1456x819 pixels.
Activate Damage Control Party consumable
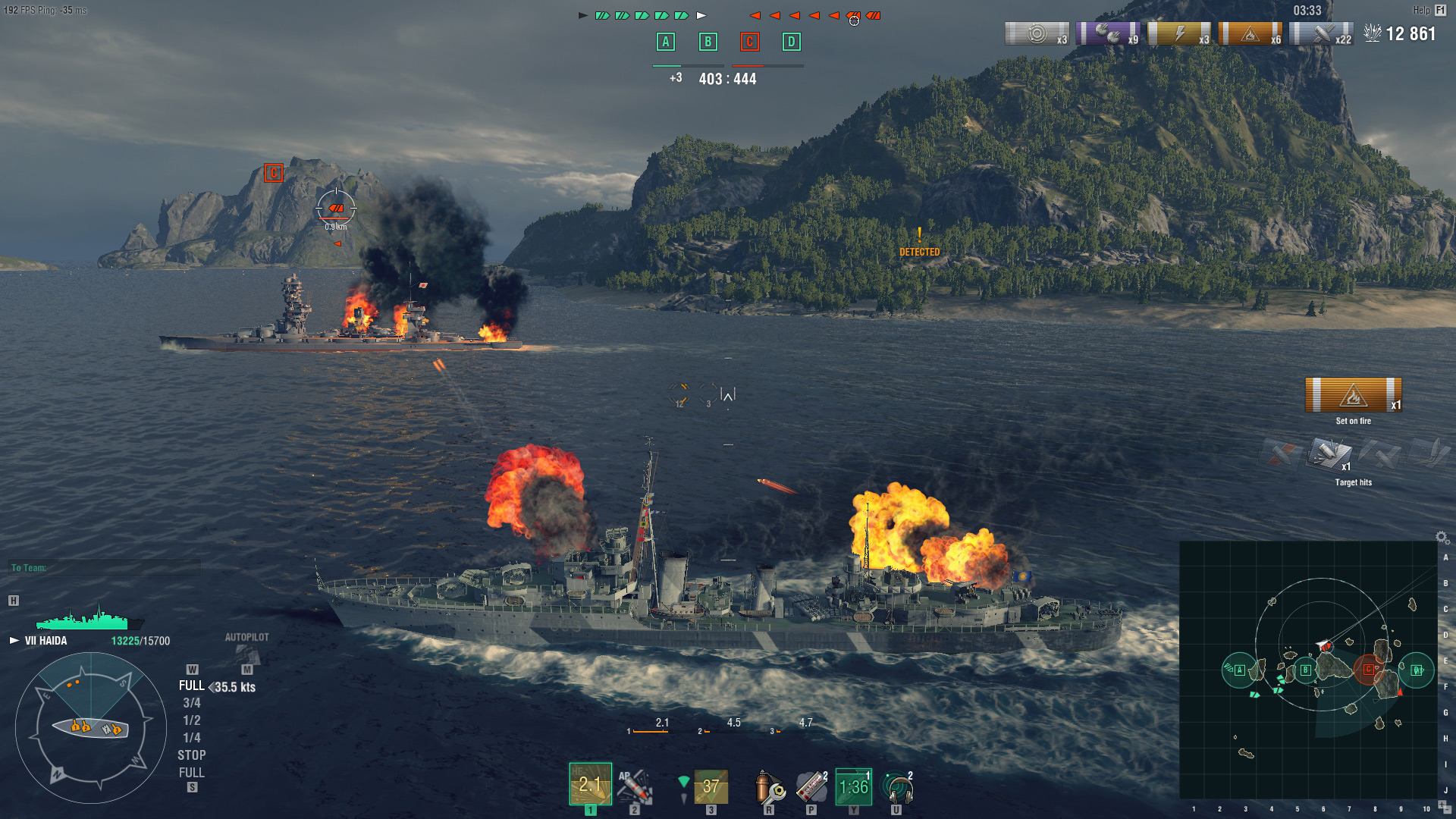point(769,785)
